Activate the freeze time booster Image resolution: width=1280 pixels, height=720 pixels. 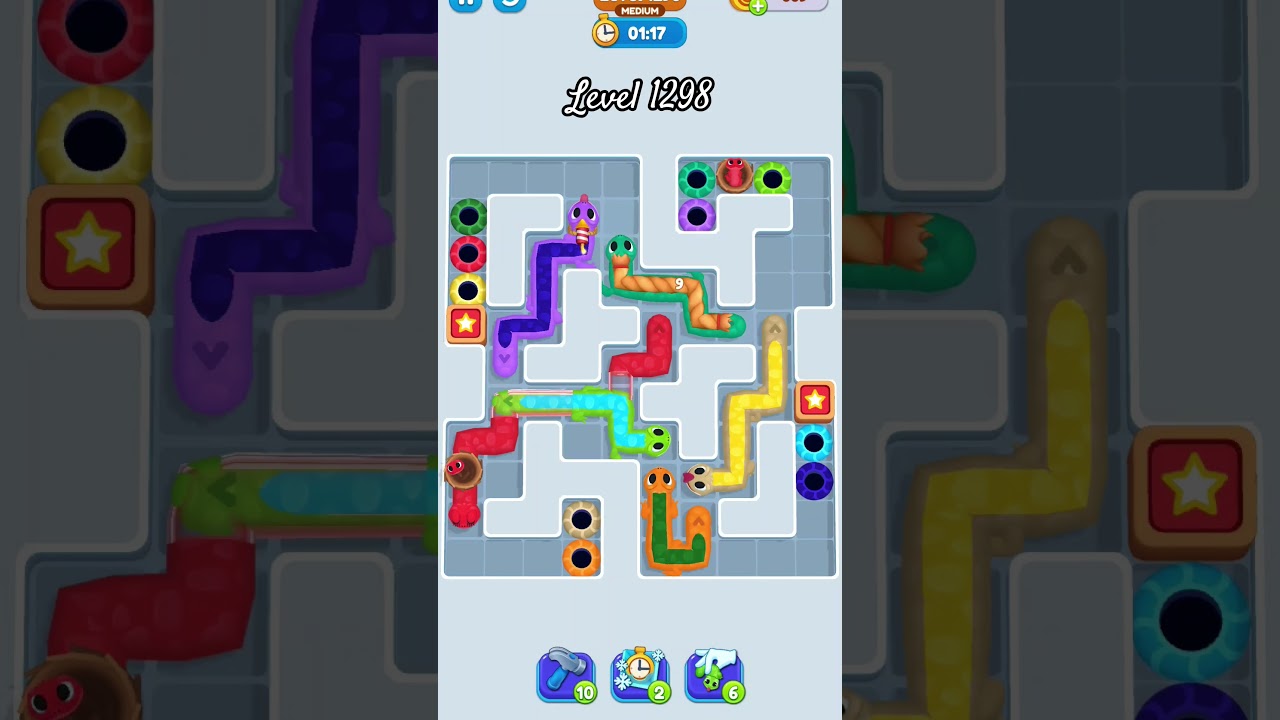tap(640, 675)
